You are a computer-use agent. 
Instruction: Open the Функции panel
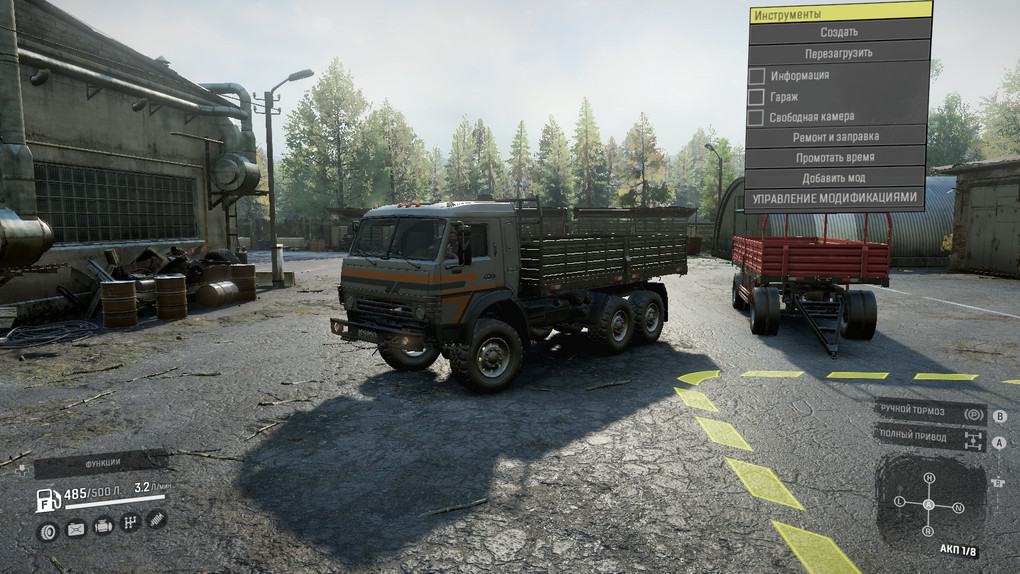point(101,463)
